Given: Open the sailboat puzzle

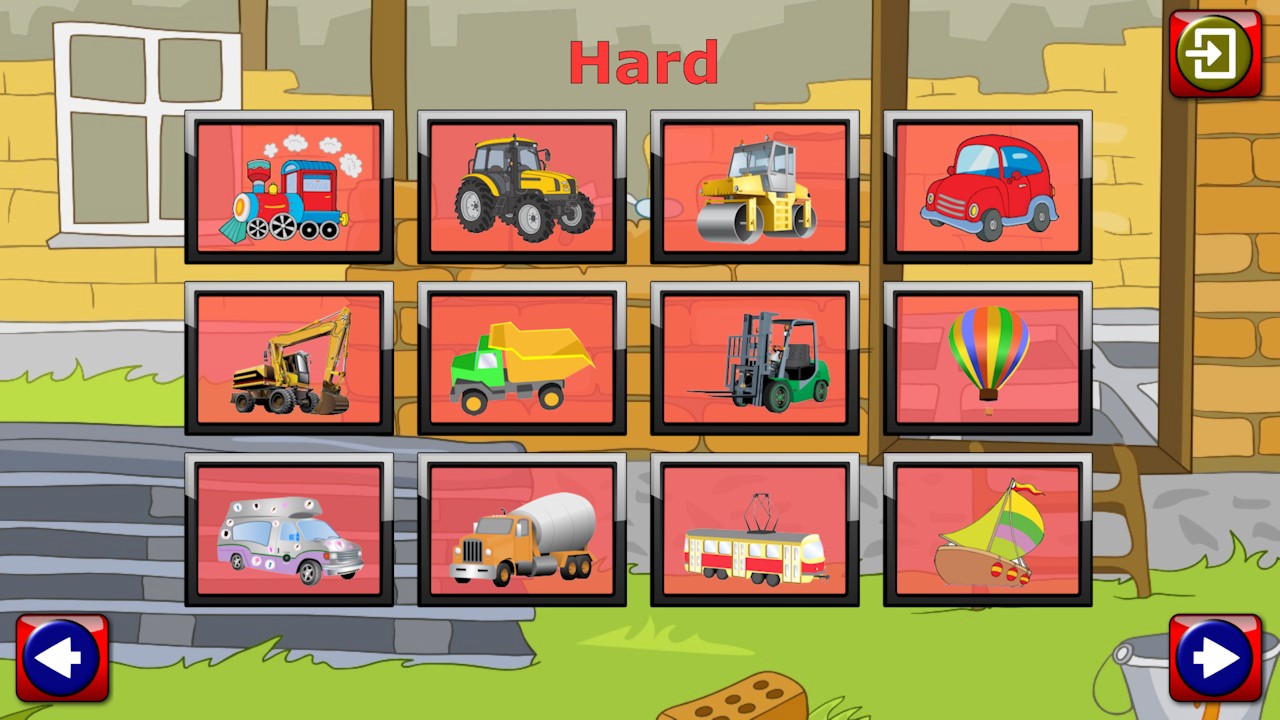Looking at the screenshot, I should [986, 531].
